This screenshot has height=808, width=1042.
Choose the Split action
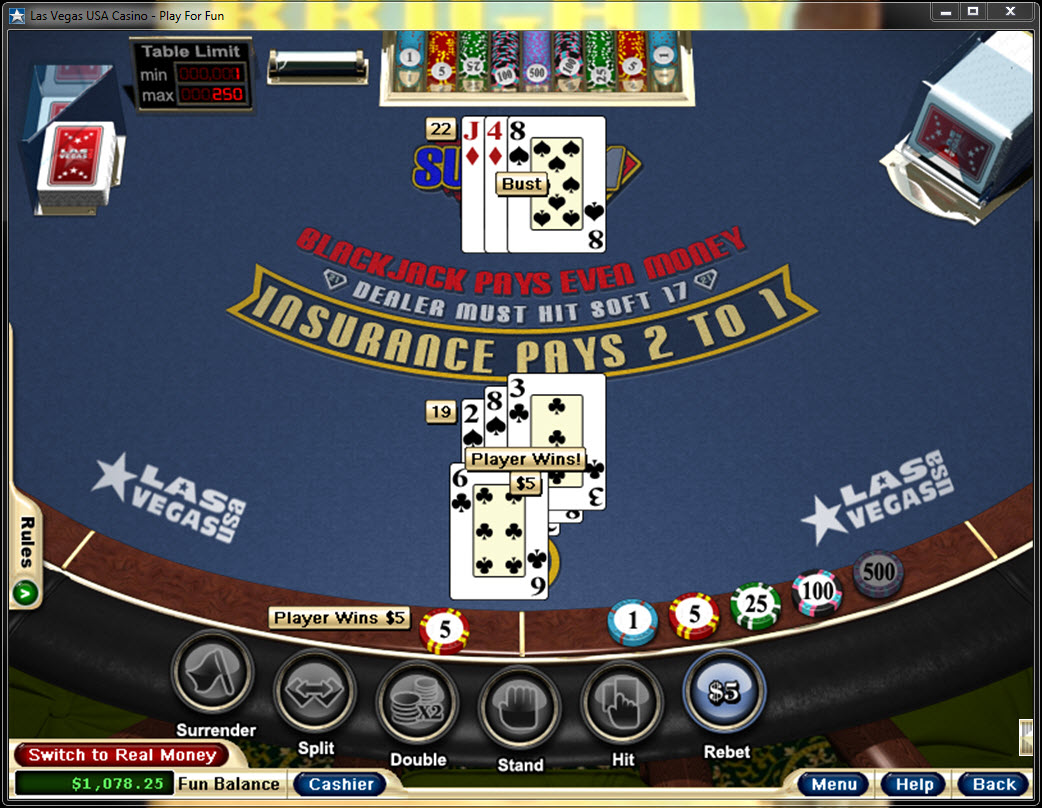[315, 691]
